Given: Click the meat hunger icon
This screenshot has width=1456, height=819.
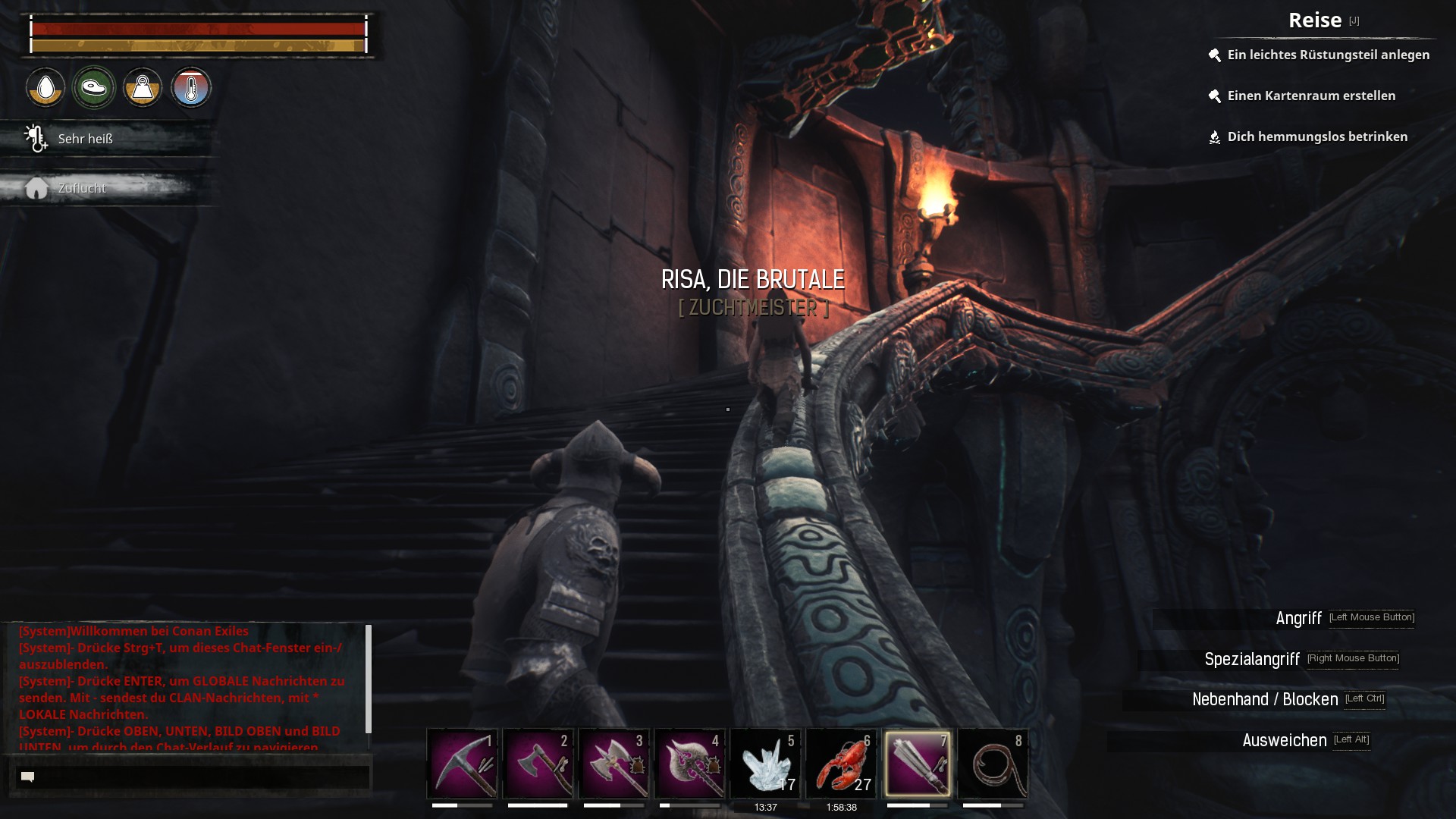Looking at the screenshot, I should click(x=94, y=88).
